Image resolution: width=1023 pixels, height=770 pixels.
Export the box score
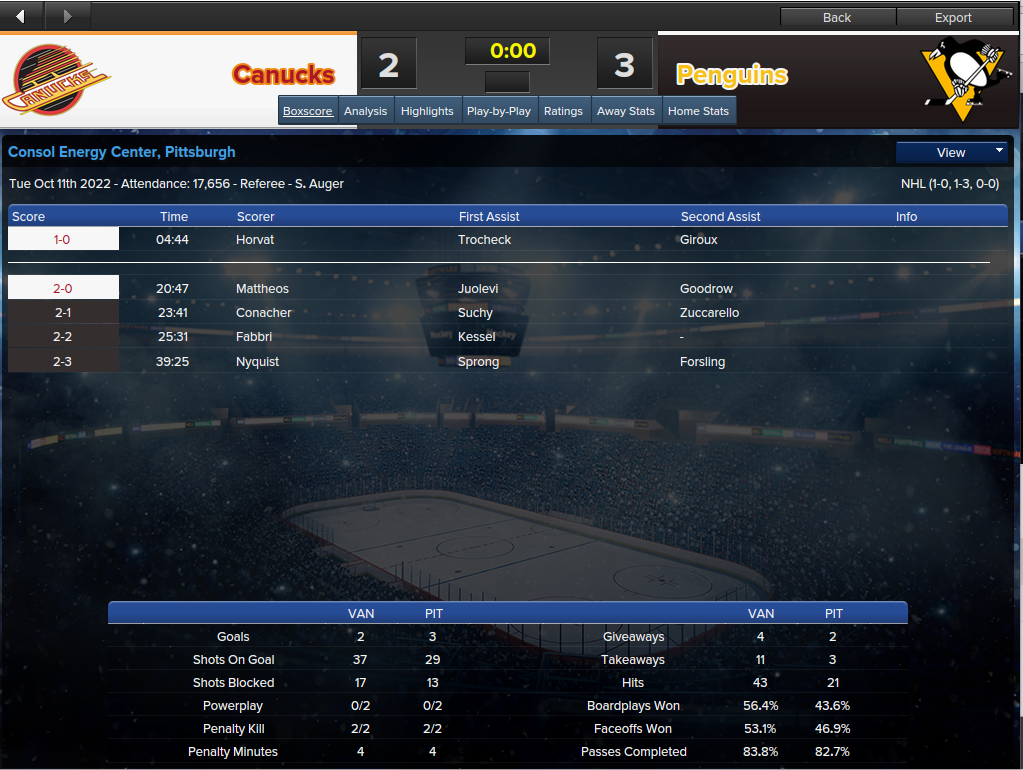point(953,17)
